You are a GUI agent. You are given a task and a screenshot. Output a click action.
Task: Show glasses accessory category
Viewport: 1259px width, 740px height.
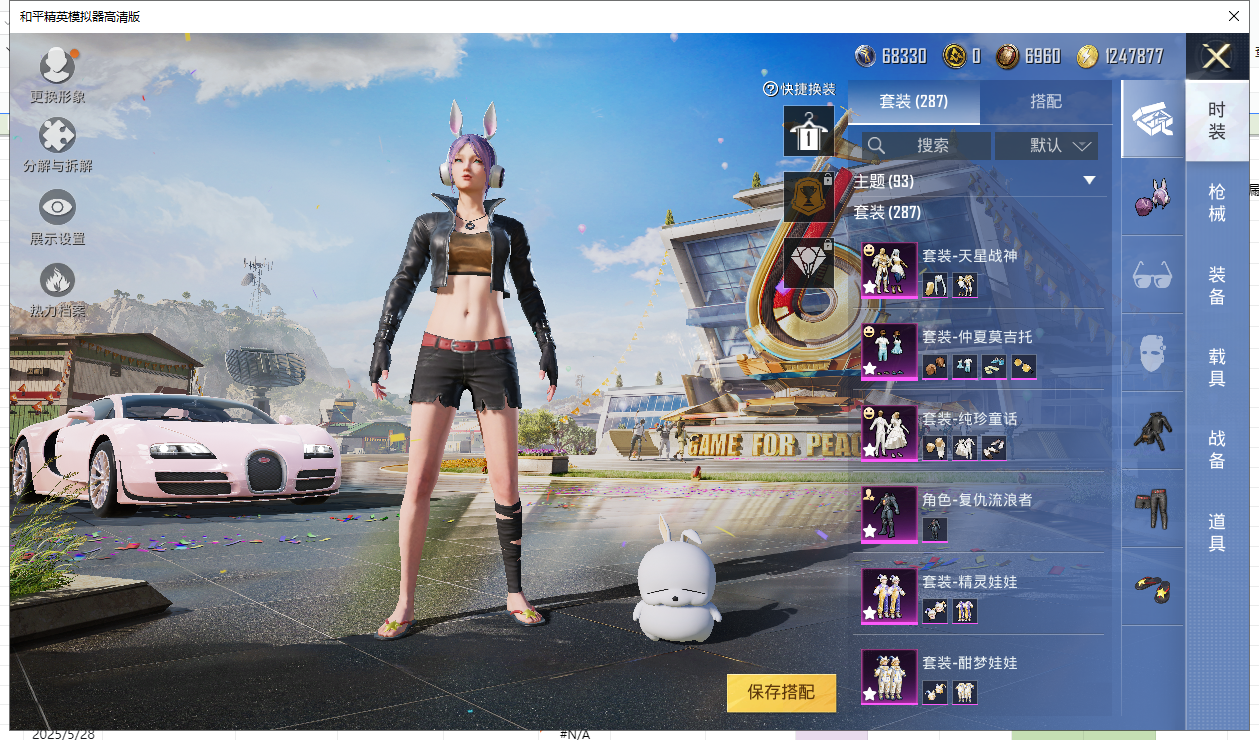(x=1152, y=275)
